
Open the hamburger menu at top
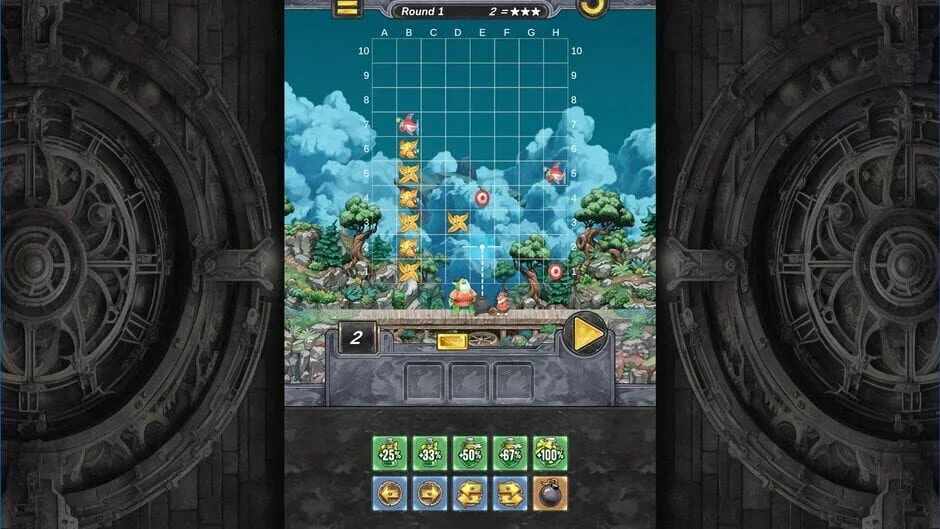click(x=347, y=8)
